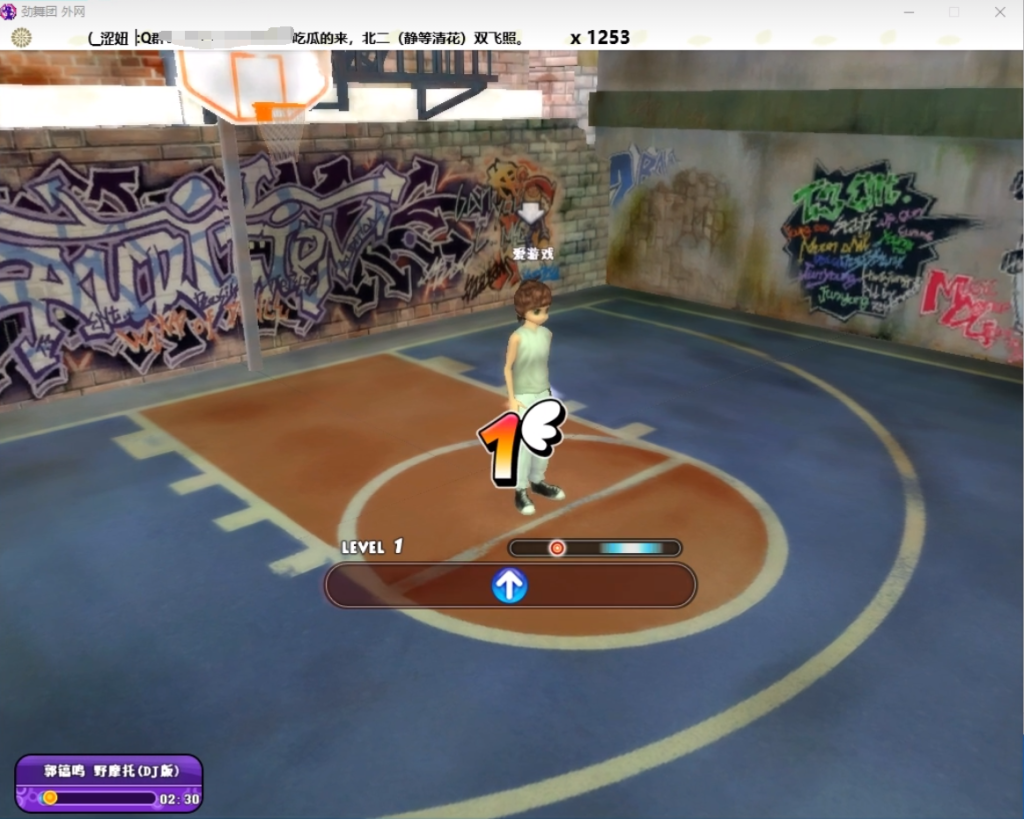Close the game window
The height and width of the screenshot is (819, 1024).
point(1000,12)
